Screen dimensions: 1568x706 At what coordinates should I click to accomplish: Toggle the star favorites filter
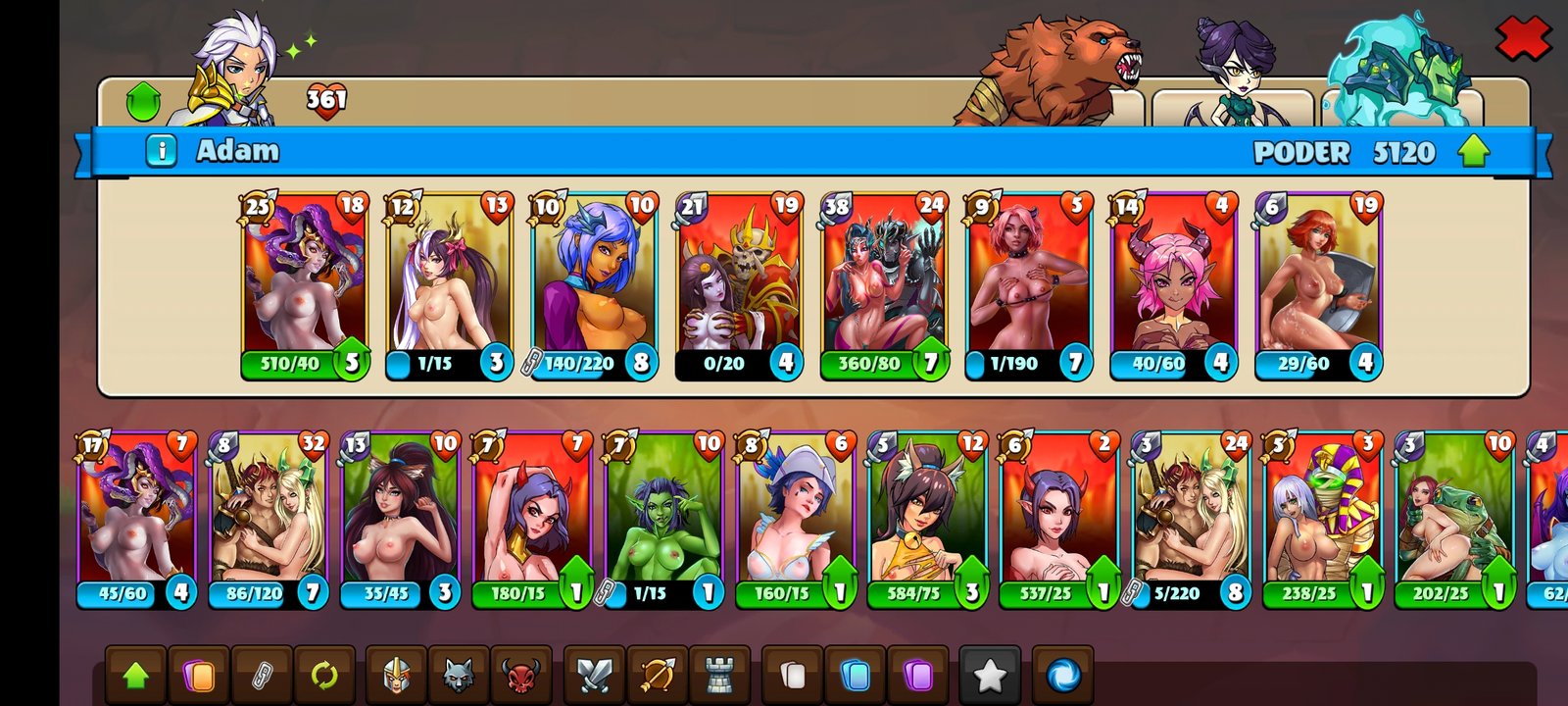tap(989, 675)
